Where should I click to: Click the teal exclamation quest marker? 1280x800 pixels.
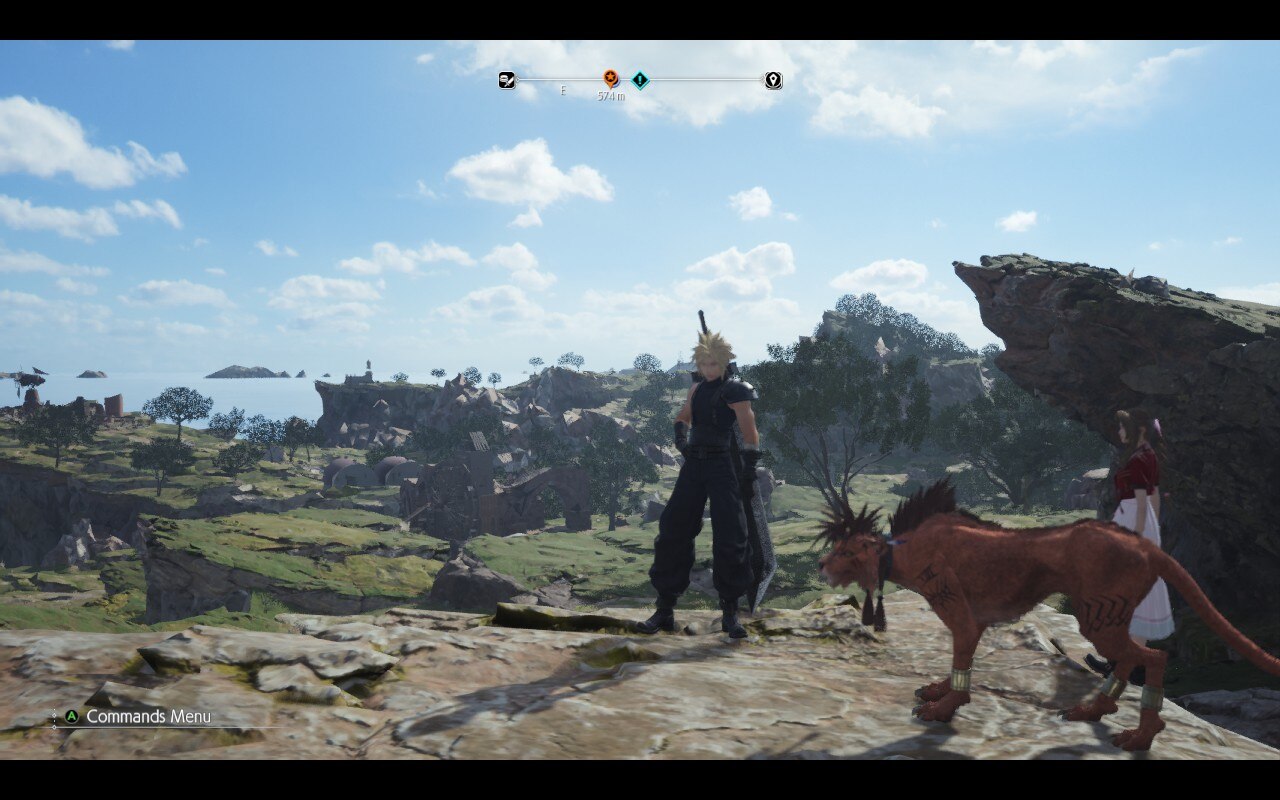tap(640, 80)
